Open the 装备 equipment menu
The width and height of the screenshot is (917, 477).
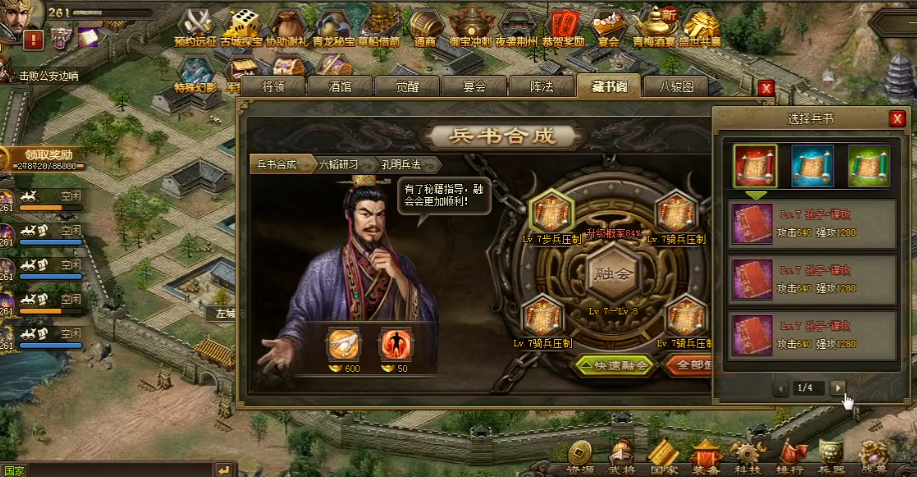click(706, 456)
